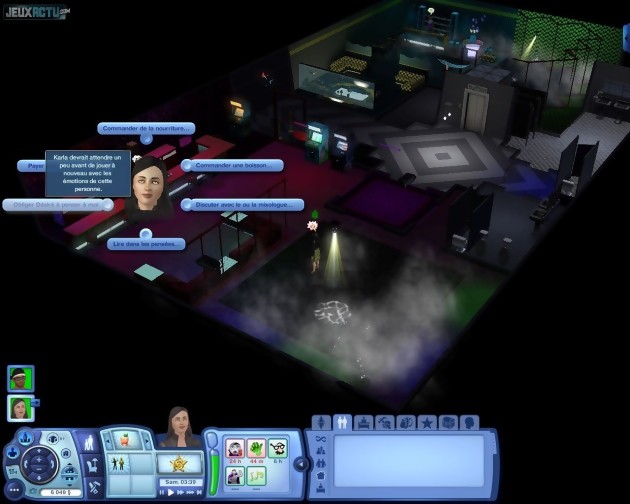Select the second household Sim portrait

(x=20, y=407)
